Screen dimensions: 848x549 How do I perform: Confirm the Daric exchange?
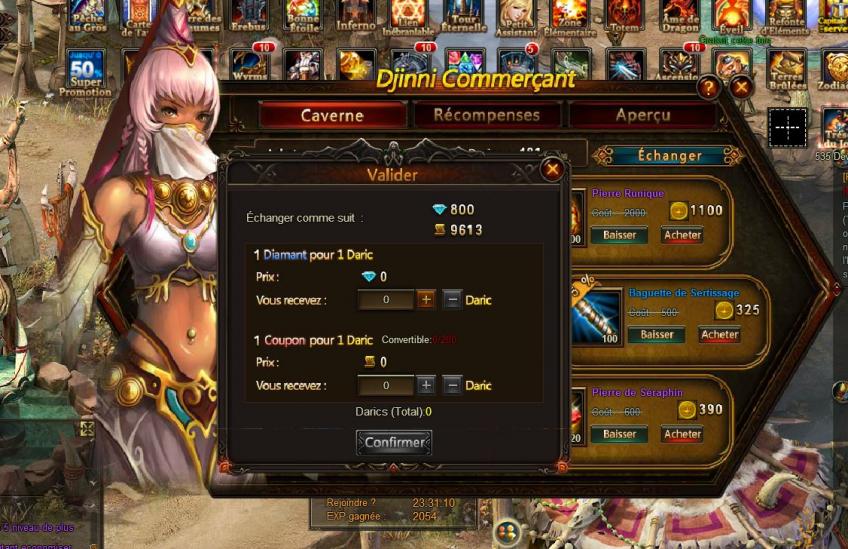click(394, 442)
